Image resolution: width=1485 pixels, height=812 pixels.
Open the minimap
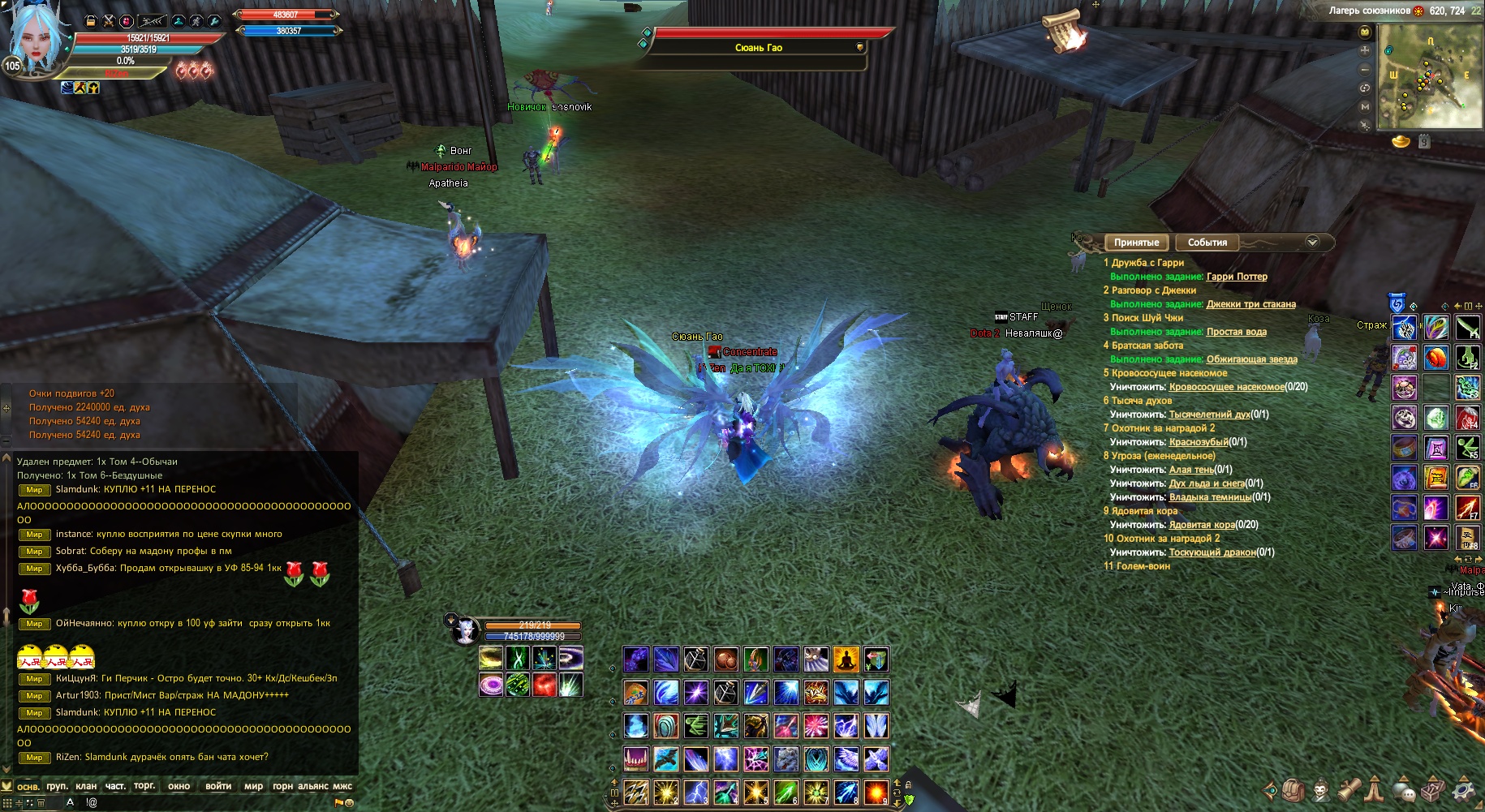[x=1430, y=76]
